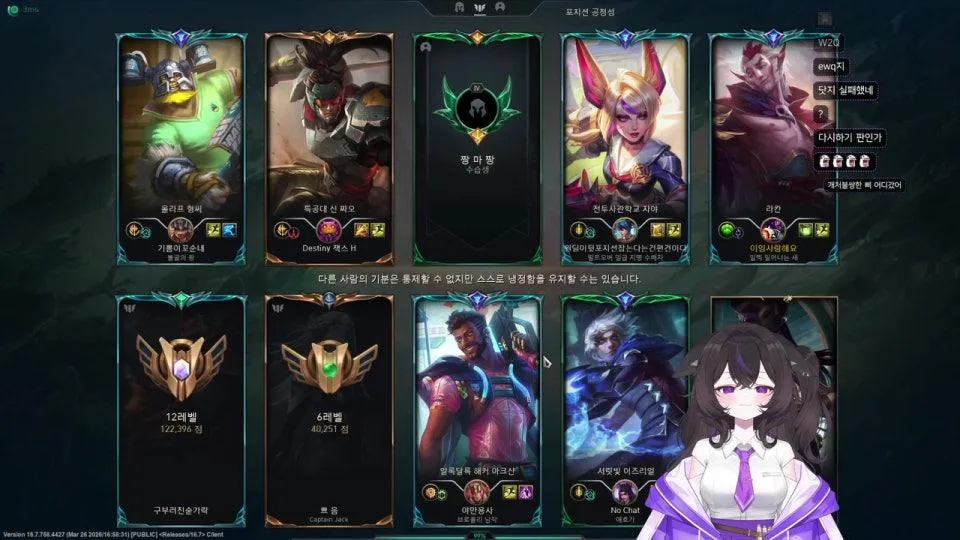Switch to the winged crest center tab
The width and height of the screenshot is (960, 540).
pyautogui.click(x=479, y=7)
